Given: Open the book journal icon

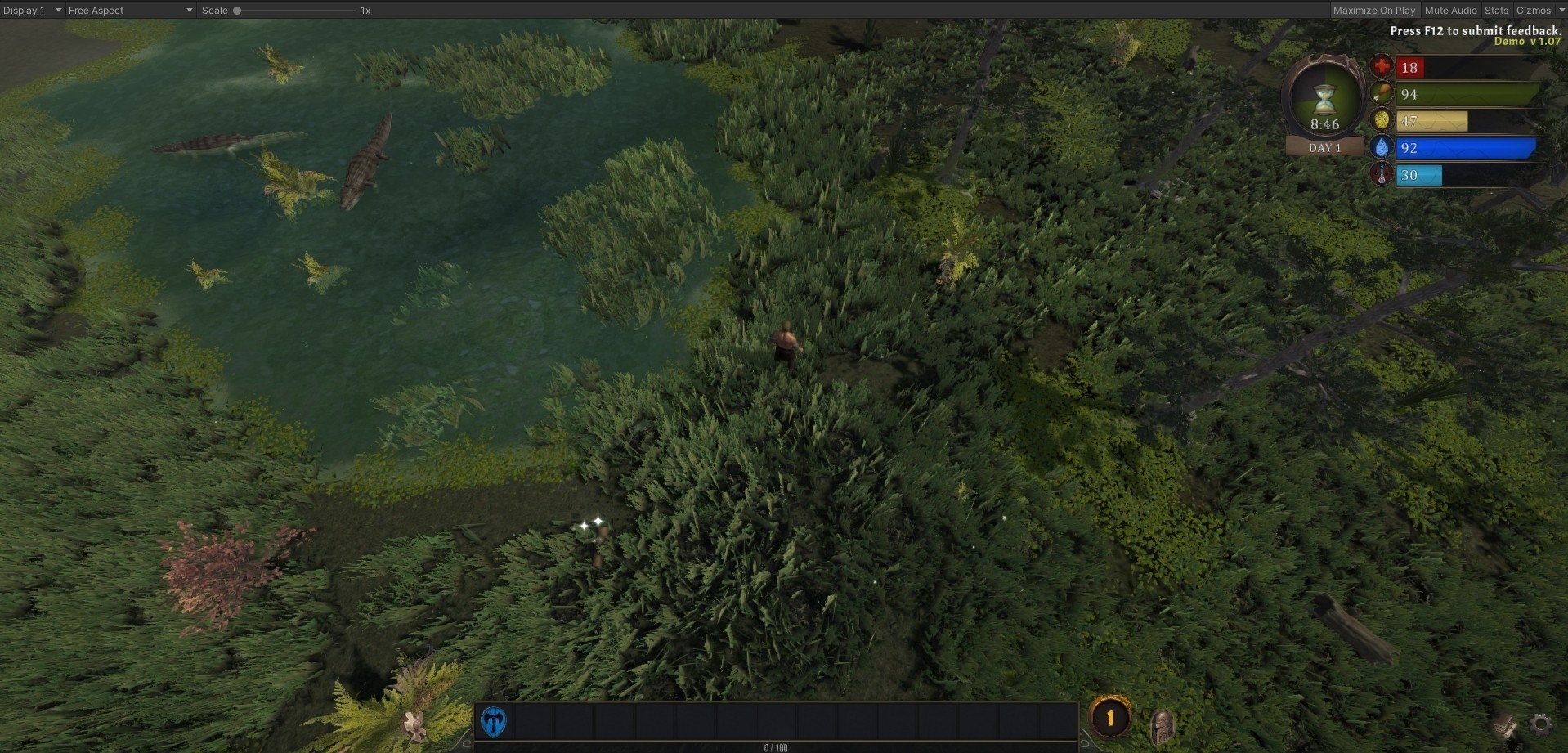Looking at the screenshot, I should (1505, 725).
